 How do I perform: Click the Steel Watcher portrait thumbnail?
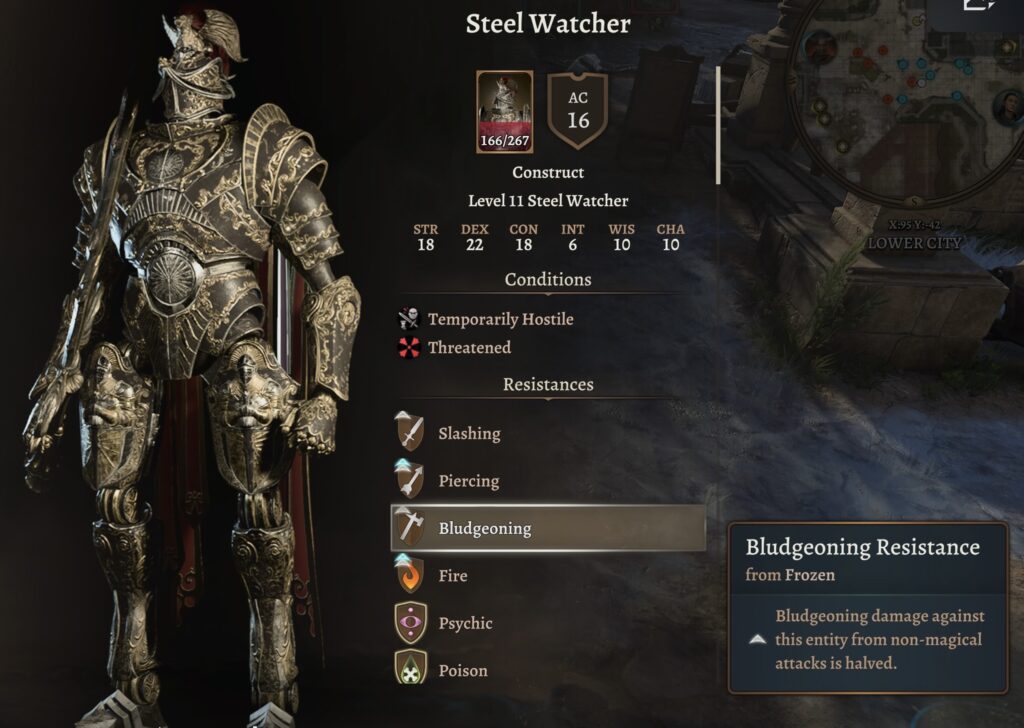click(x=505, y=111)
